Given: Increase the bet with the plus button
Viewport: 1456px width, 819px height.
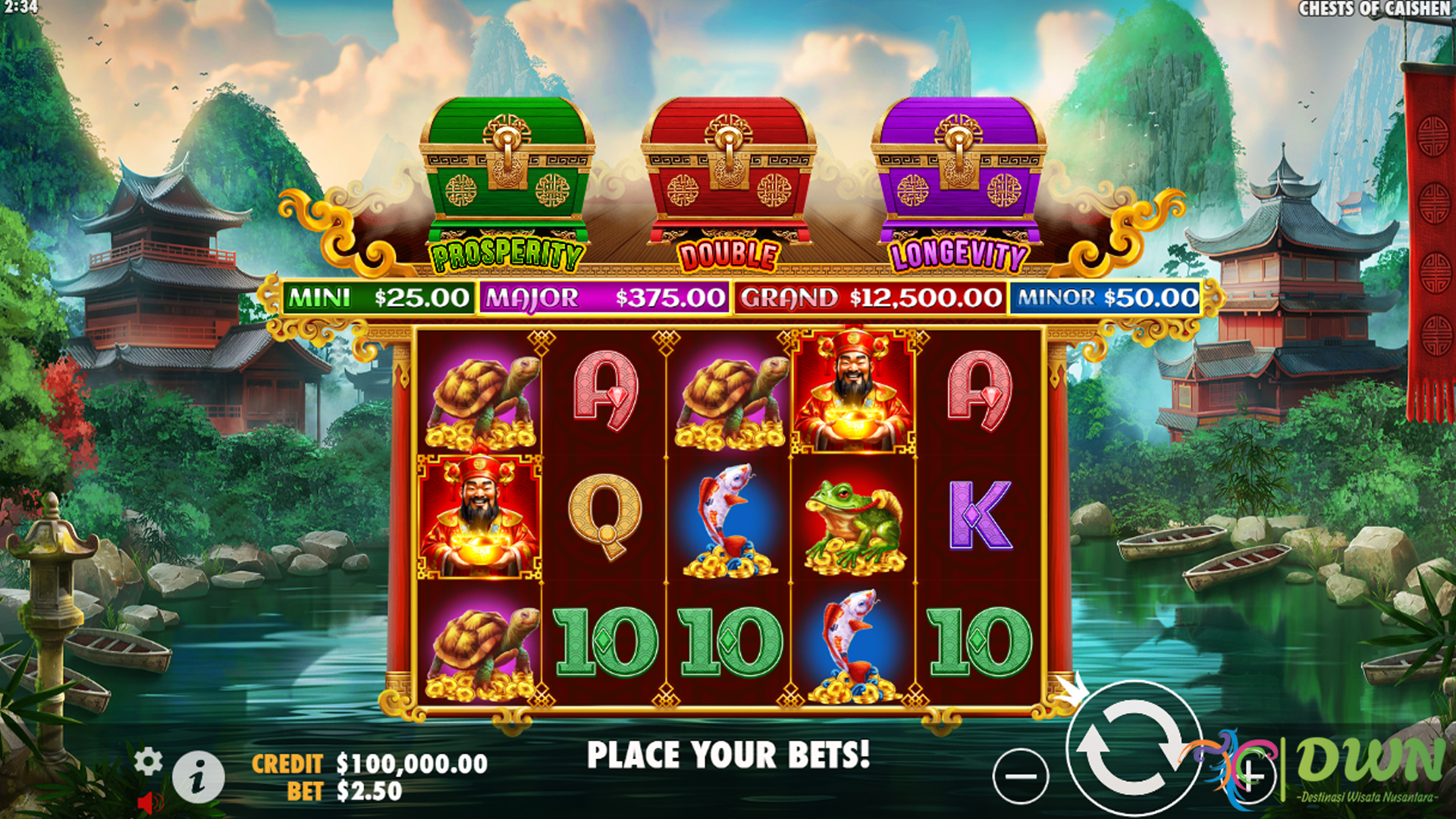Looking at the screenshot, I should point(1250,777).
